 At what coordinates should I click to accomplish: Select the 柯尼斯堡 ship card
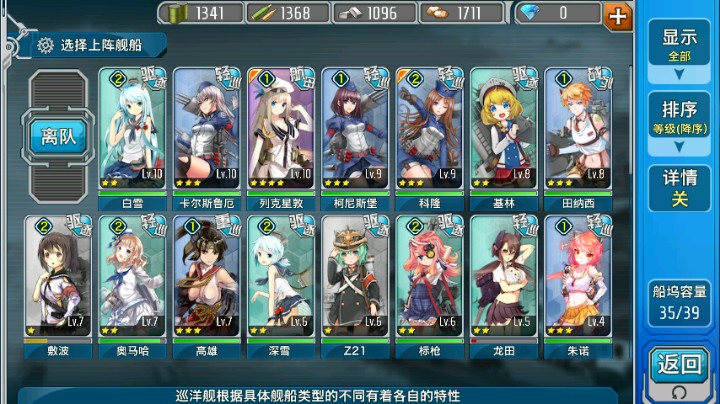pyautogui.click(x=355, y=132)
